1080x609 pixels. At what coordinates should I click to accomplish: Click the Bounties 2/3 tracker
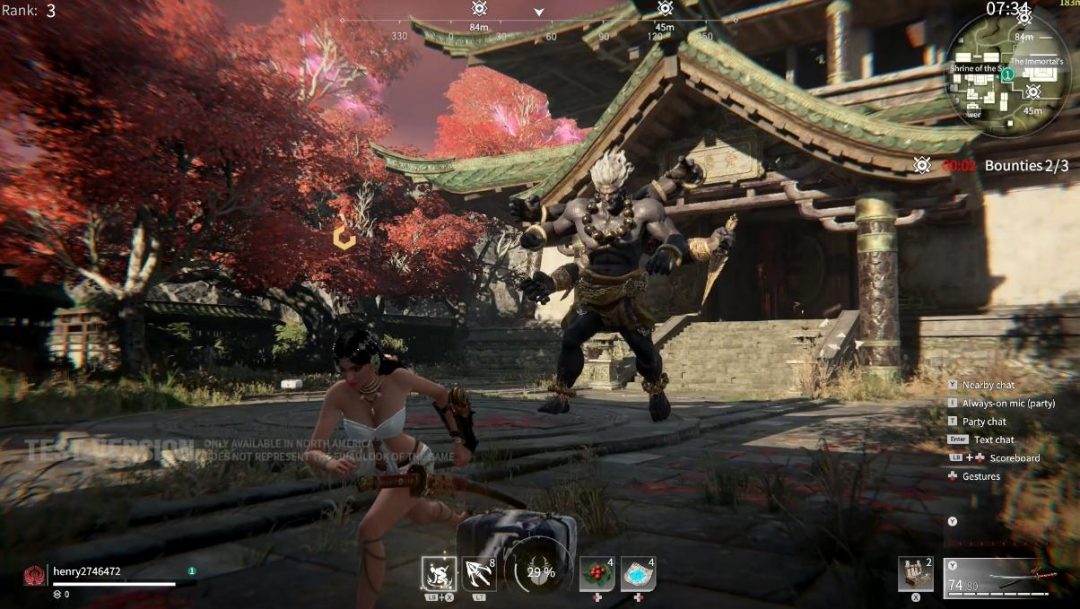click(x=1026, y=166)
